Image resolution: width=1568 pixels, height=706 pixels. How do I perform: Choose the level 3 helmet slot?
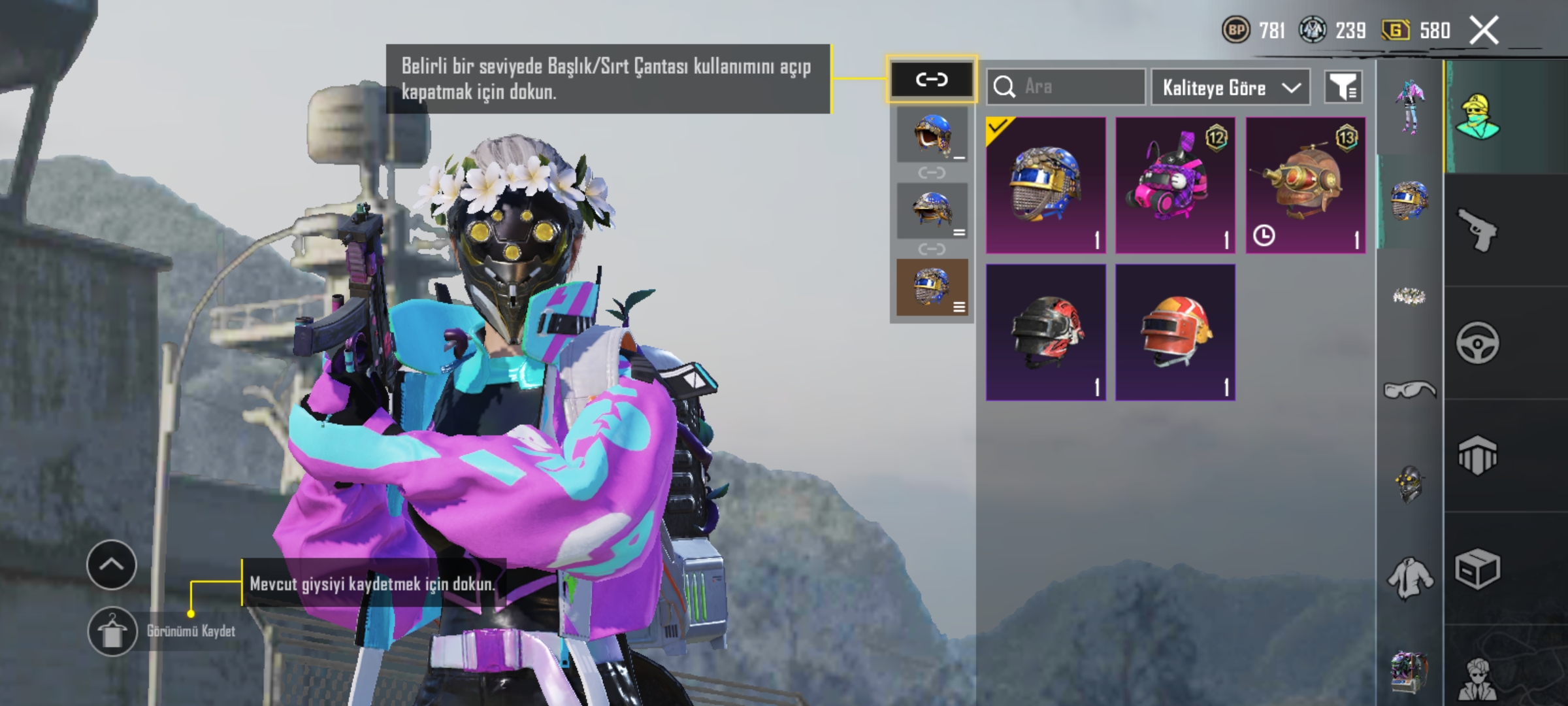pyautogui.click(x=932, y=288)
